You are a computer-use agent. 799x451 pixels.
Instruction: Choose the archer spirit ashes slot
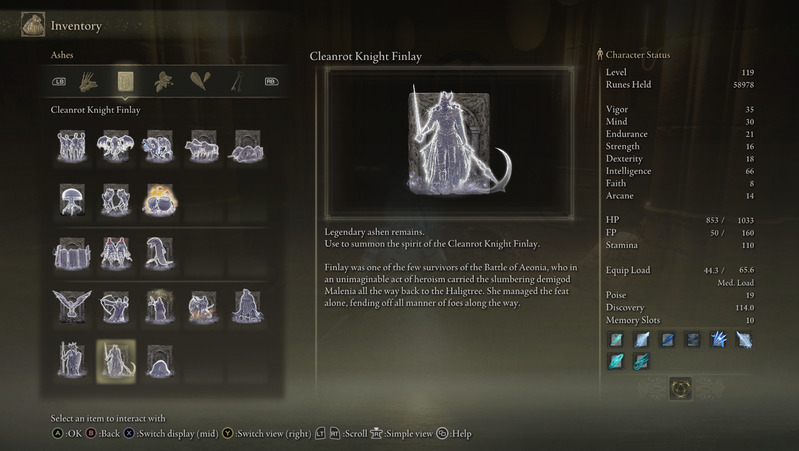[116, 306]
